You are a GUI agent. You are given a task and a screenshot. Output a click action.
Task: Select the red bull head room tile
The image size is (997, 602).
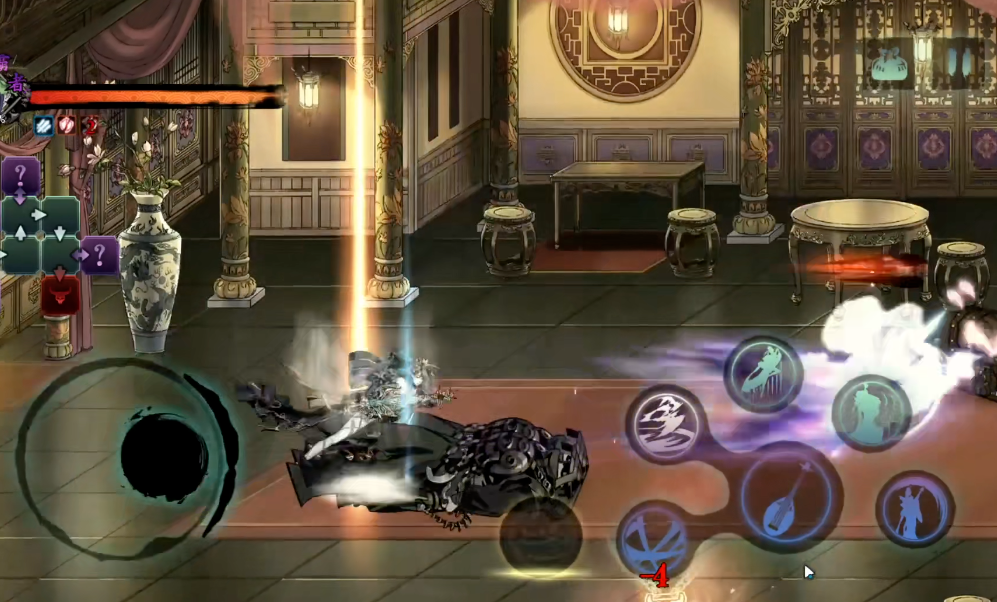61,294
